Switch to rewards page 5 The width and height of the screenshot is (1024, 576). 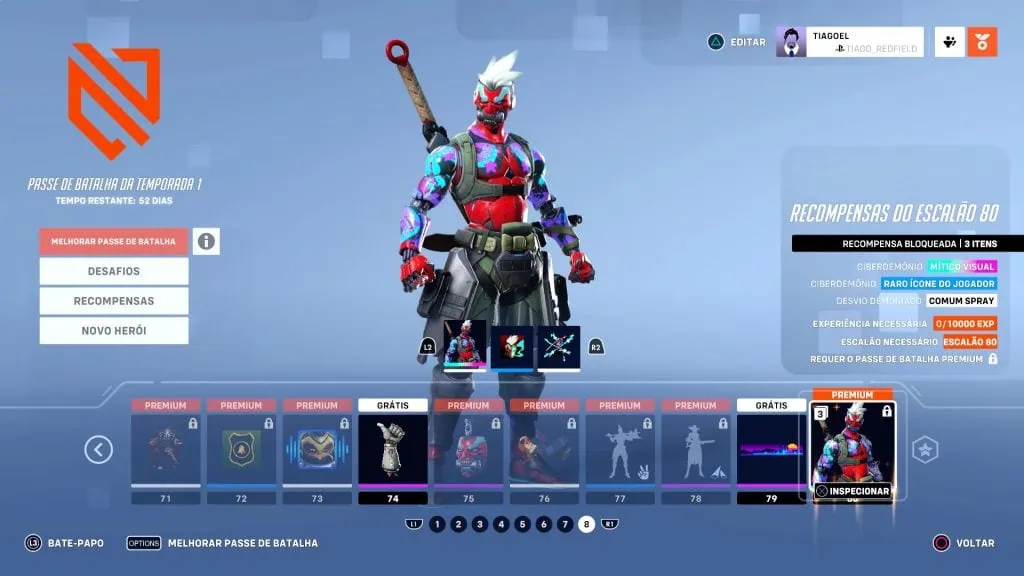522,524
